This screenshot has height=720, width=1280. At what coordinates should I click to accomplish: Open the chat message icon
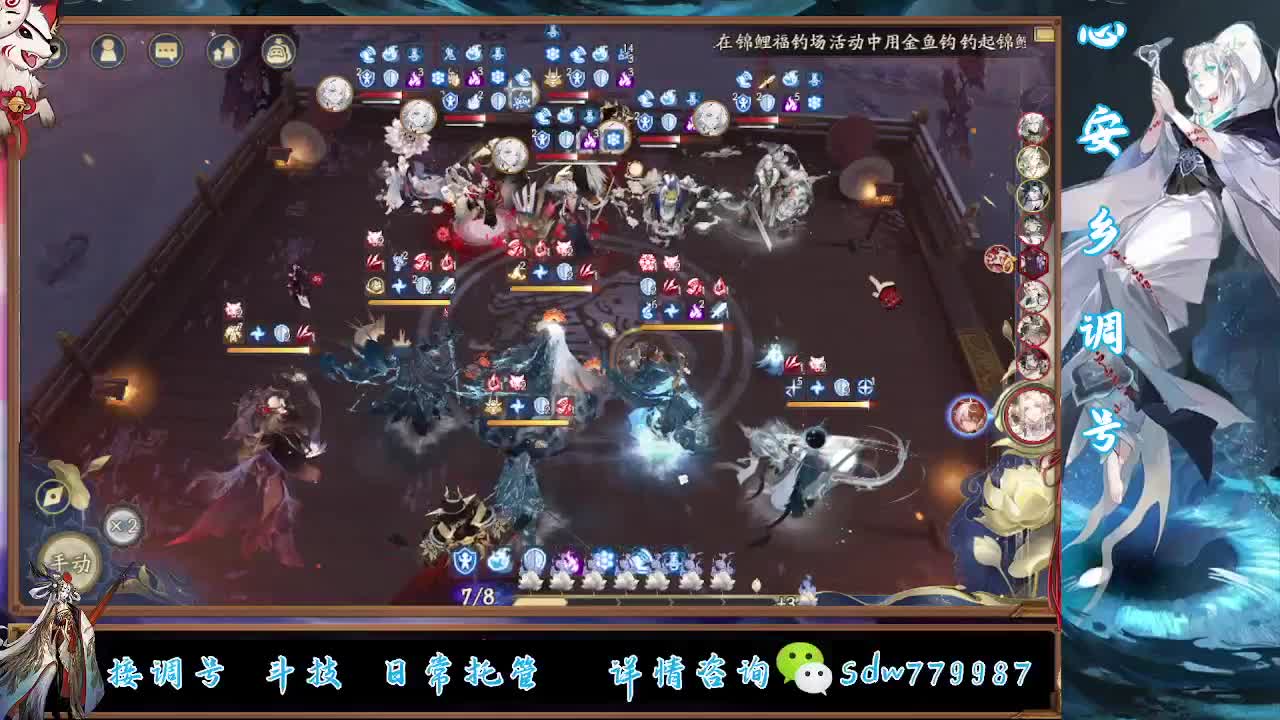166,52
